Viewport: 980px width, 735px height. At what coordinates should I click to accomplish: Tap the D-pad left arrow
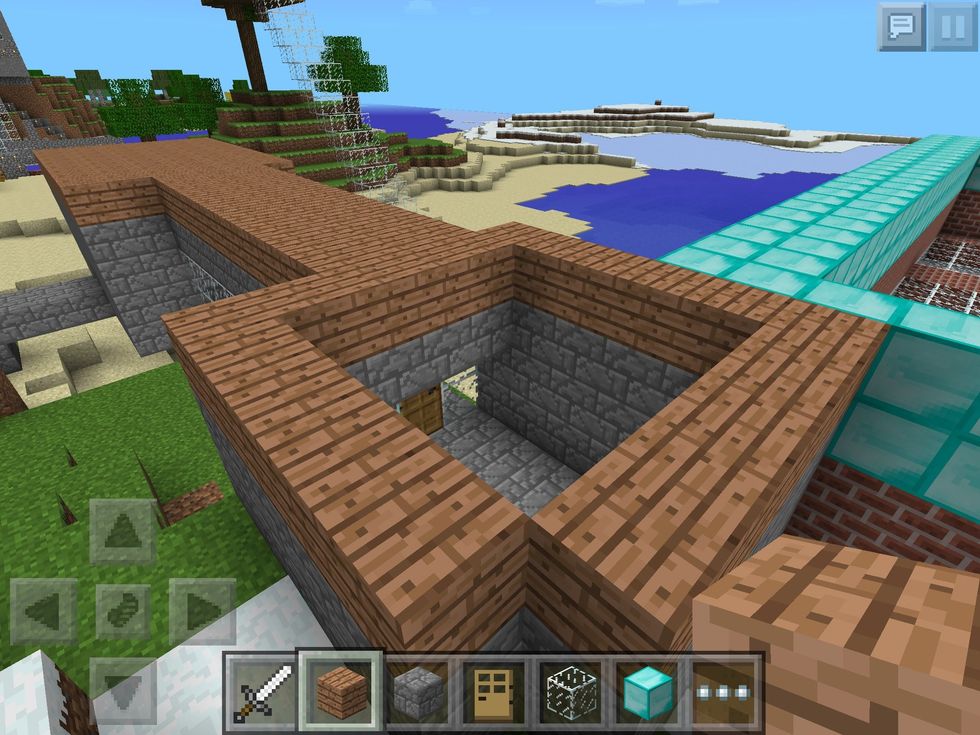pyautogui.click(x=44, y=611)
